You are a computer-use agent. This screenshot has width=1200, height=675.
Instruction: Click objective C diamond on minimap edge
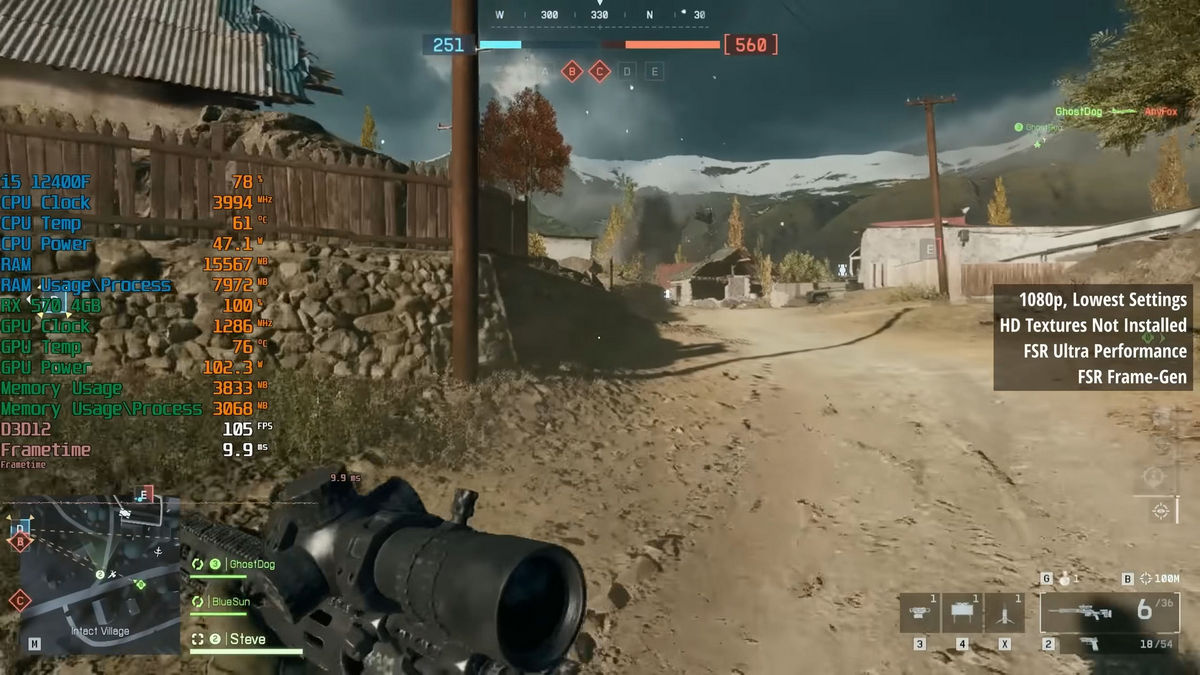pyautogui.click(x=18, y=601)
